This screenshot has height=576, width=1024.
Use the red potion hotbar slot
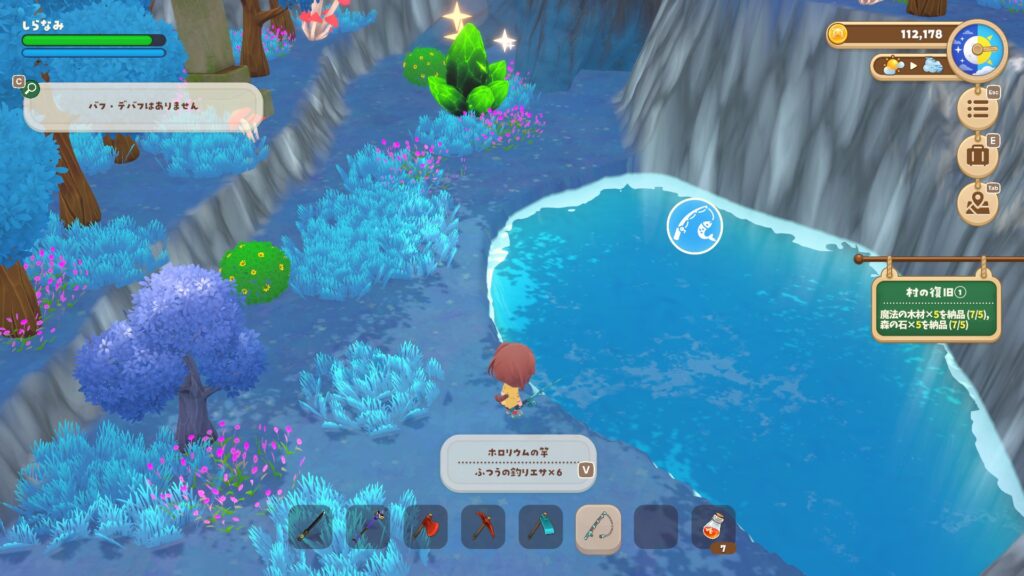pos(713,526)
